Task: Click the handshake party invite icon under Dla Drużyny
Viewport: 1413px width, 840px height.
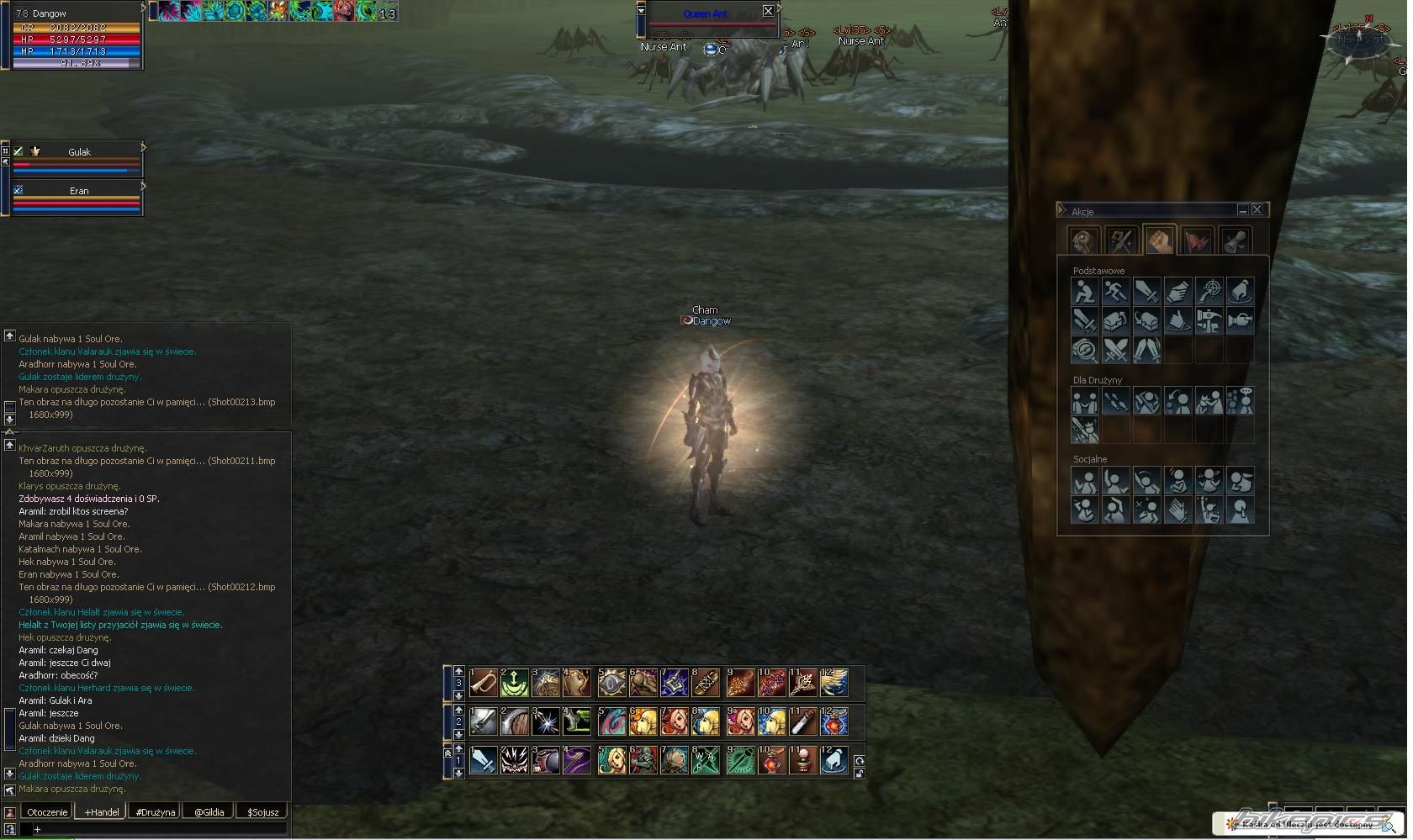Action: coord(1084,401)
